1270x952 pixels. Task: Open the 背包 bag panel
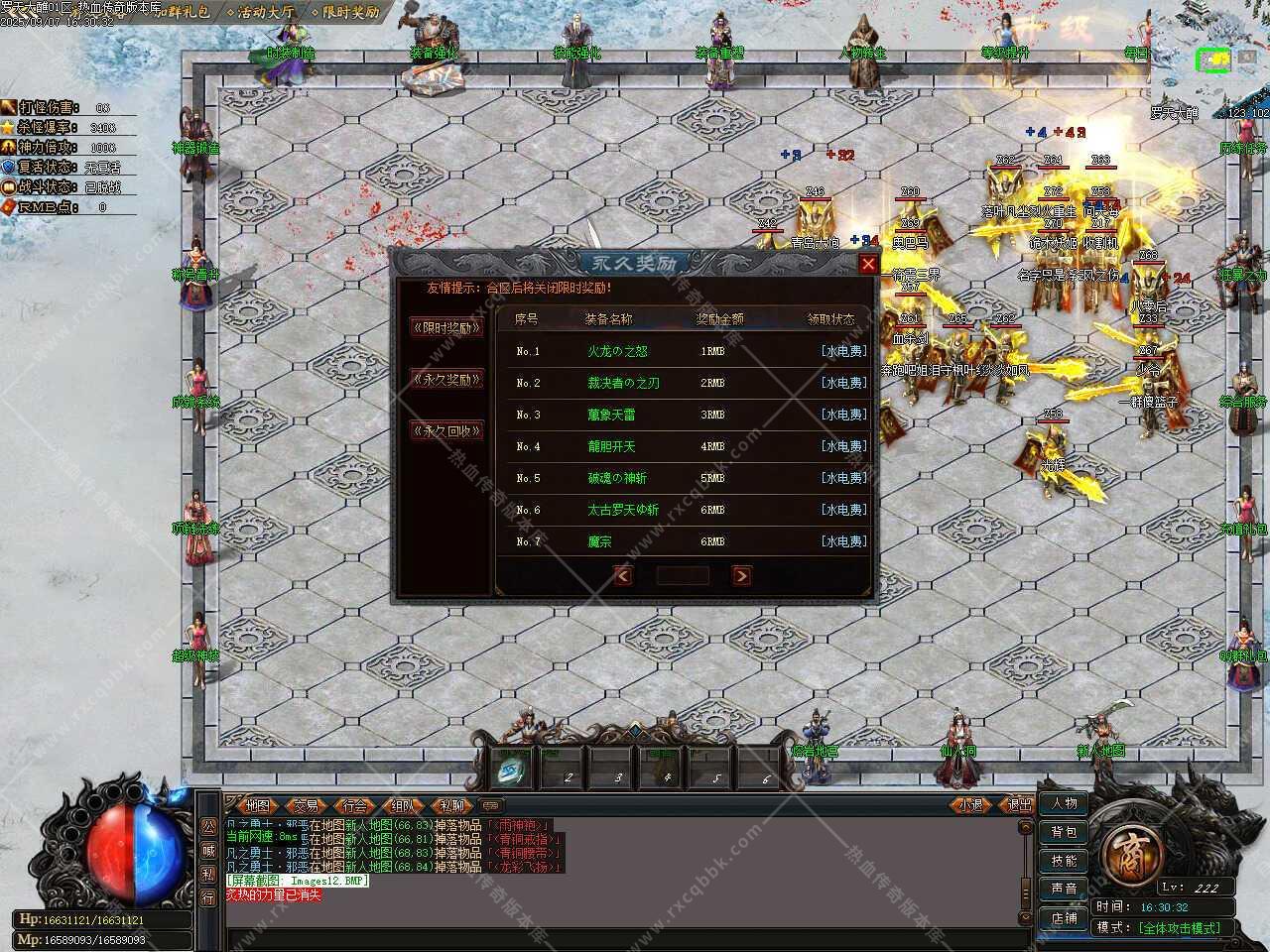[x=1064, y=832]
